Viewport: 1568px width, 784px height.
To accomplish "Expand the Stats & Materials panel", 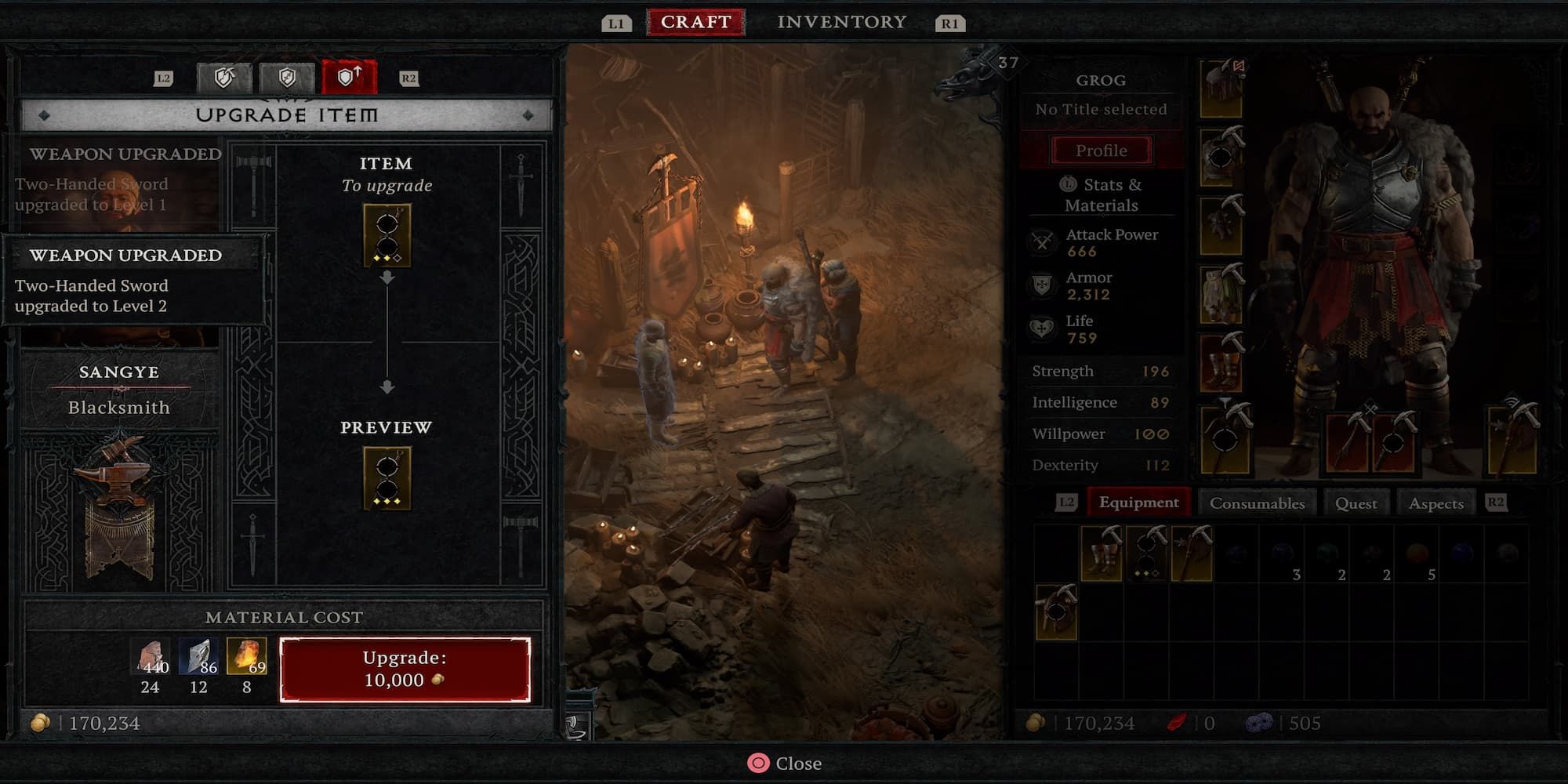I will point(1101,194).
